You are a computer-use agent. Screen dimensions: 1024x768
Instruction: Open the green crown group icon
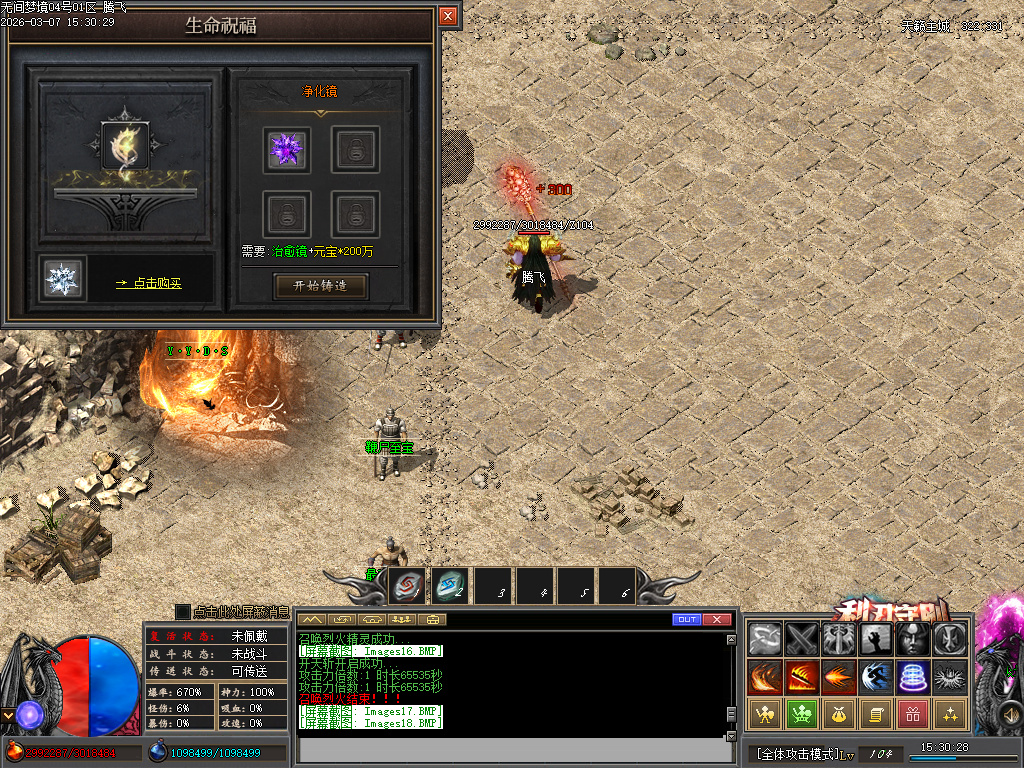click(802, 714)
